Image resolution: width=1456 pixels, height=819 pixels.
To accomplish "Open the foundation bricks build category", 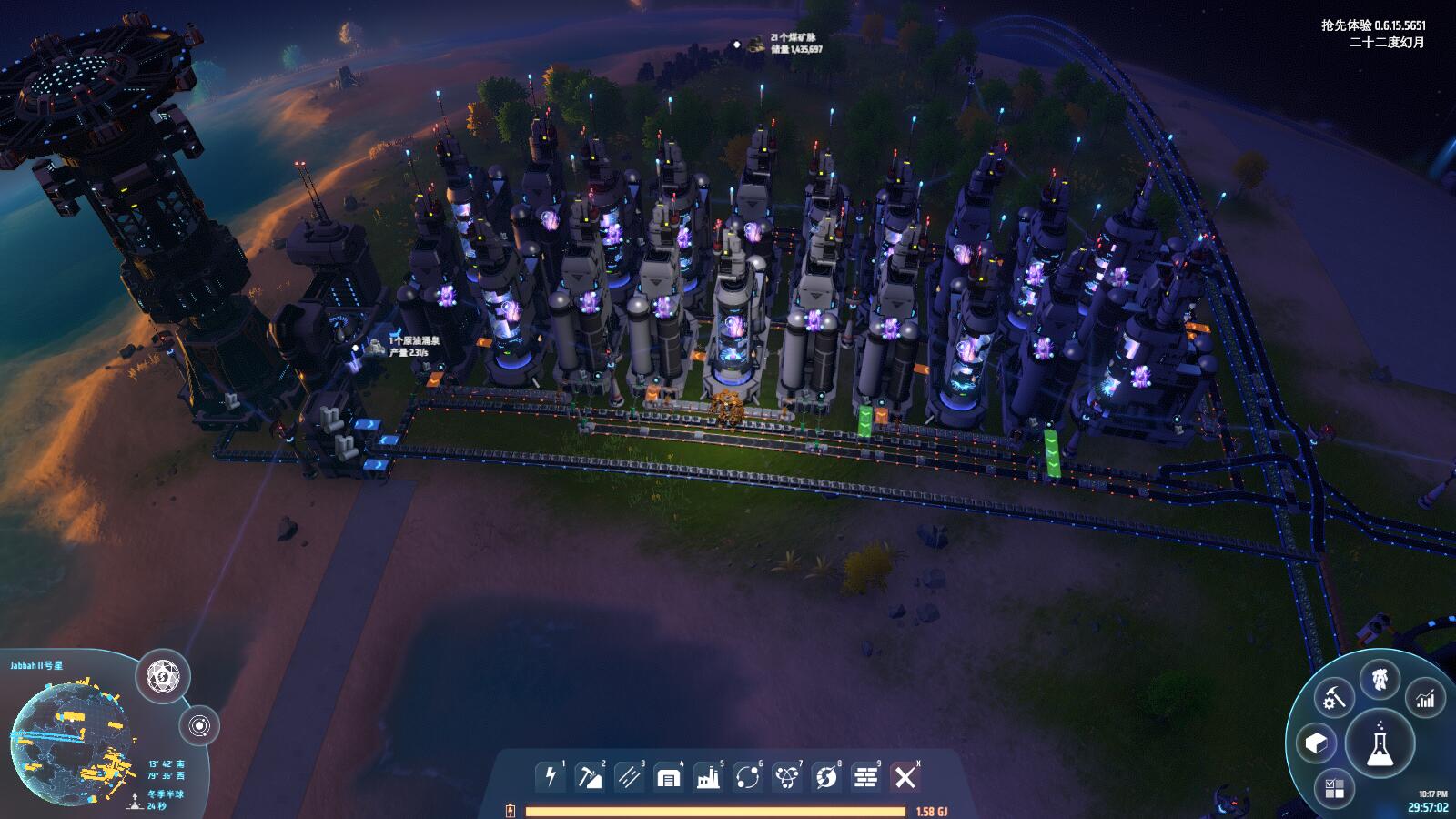I will coord(865,777).
